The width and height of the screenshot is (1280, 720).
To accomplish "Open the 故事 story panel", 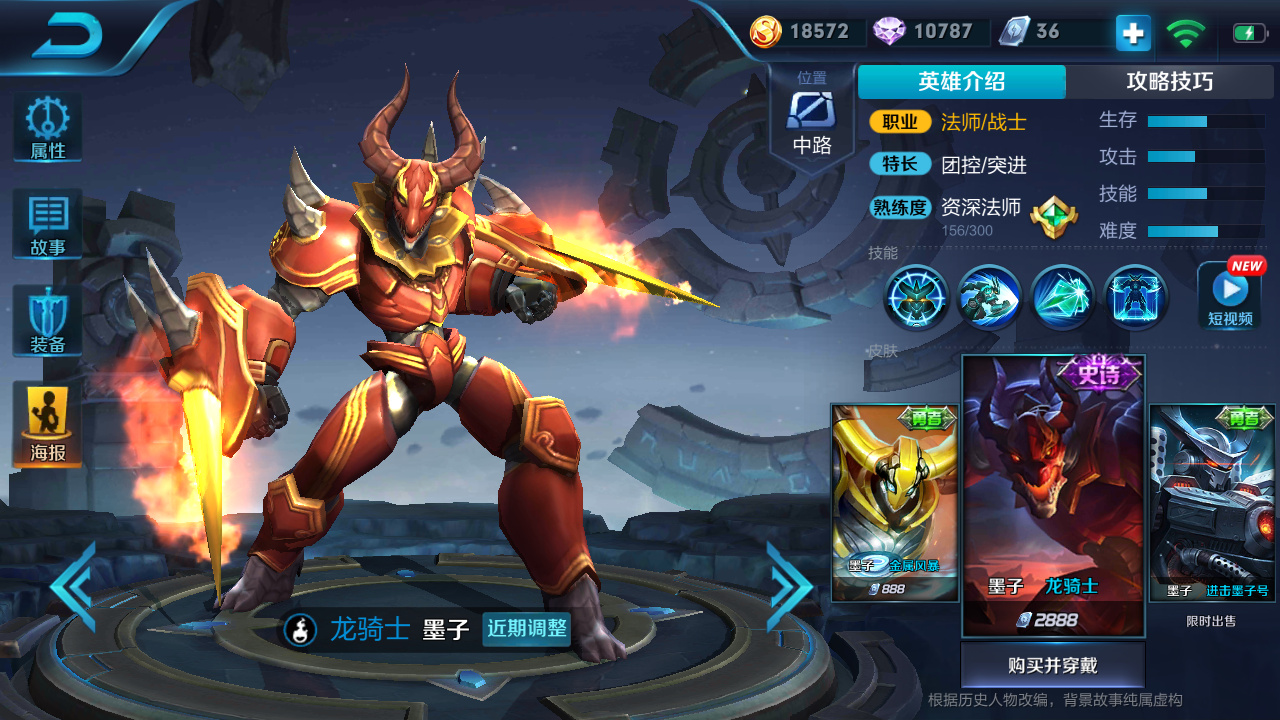I will (x=47, y=224).
